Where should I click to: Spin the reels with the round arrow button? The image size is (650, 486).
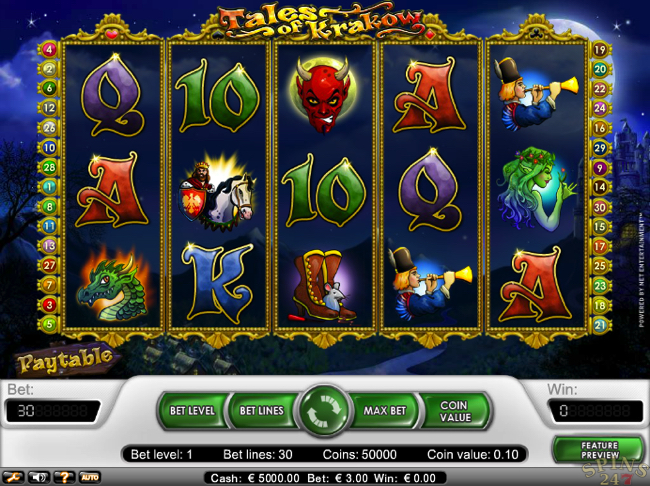point(325,411)
